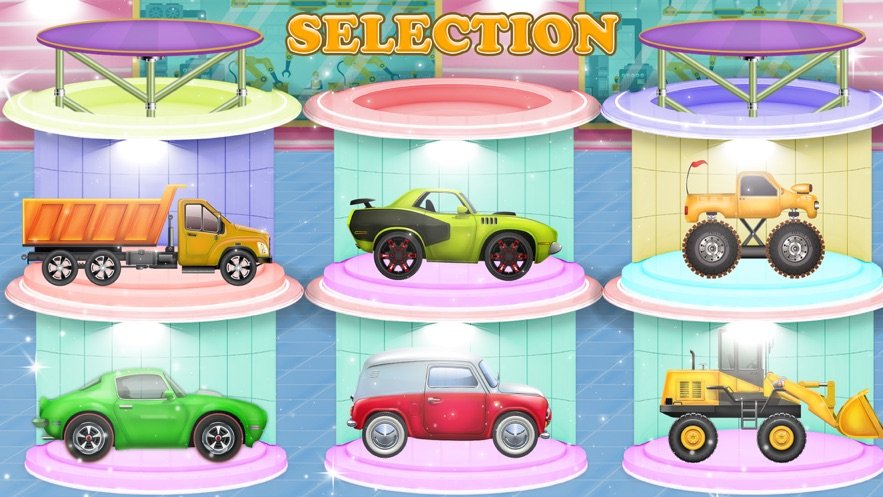Select the orange dump truck
The height and width of the screenshot is (497, 883).
point(147,237)
